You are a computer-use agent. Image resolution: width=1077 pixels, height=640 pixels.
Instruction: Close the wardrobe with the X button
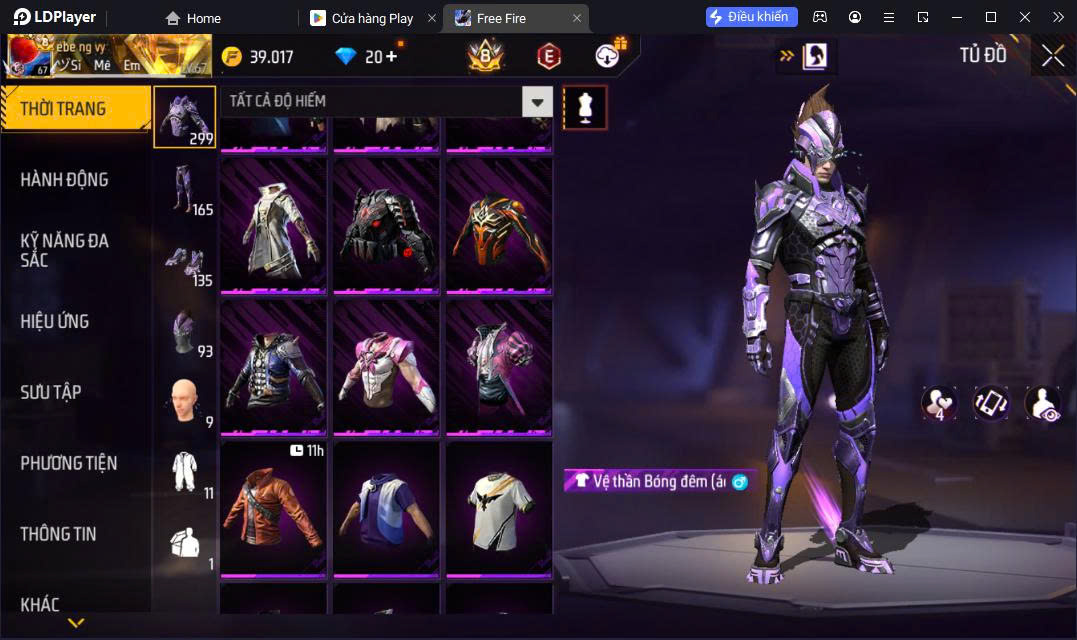pyautogui.click(x=1052, y=56)
